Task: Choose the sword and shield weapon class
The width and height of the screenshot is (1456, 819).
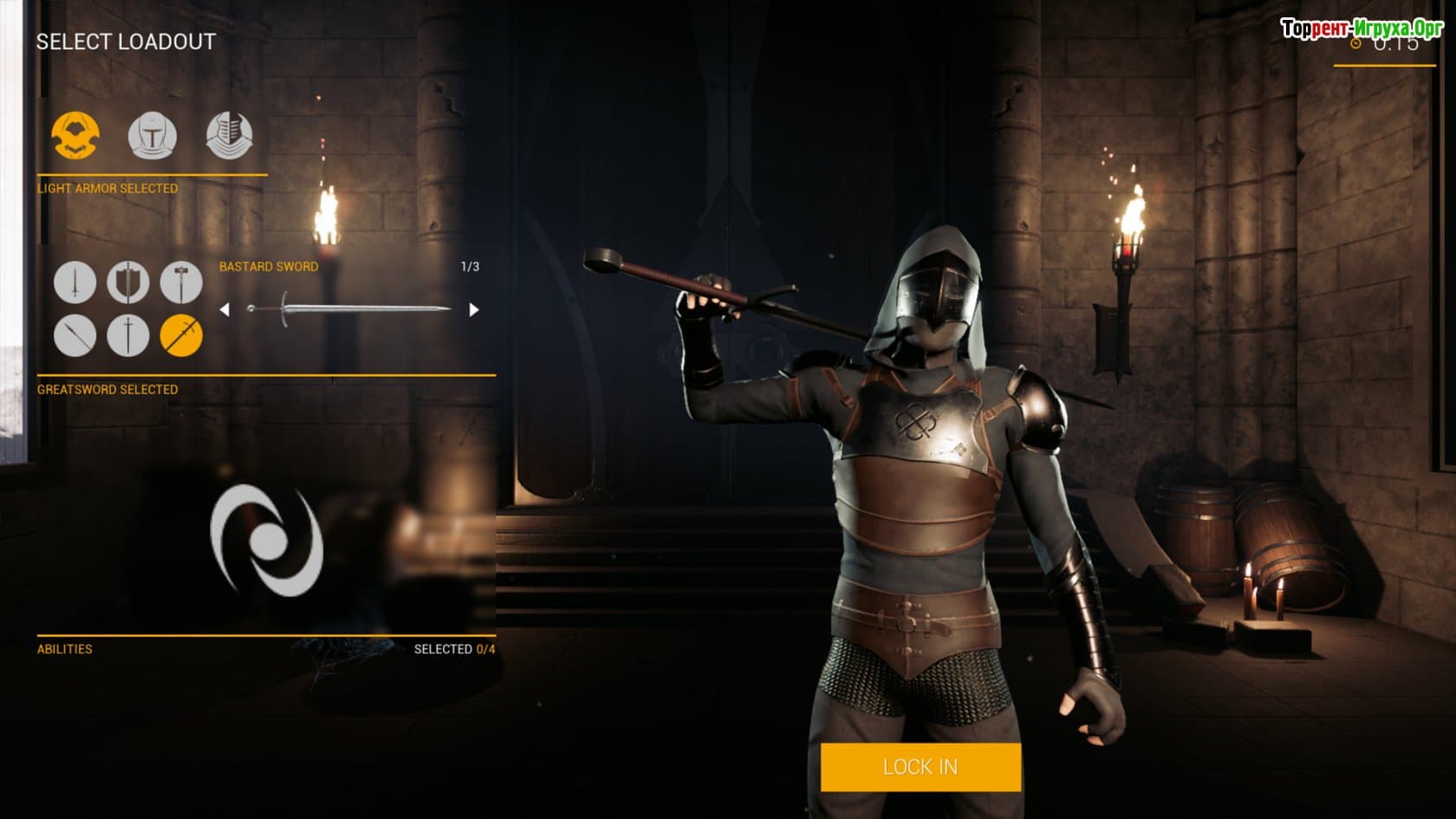Action: (x=128, y=283)
